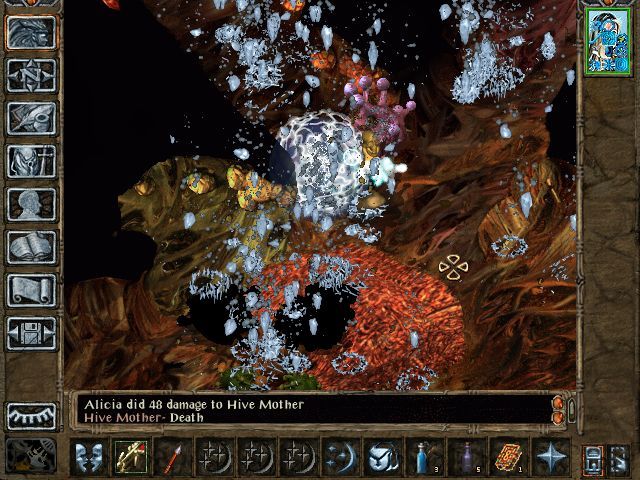Open special abilities four-pointed star button
Screen dimensions: 640x480
pyautogui.click(x=550, y=457)
